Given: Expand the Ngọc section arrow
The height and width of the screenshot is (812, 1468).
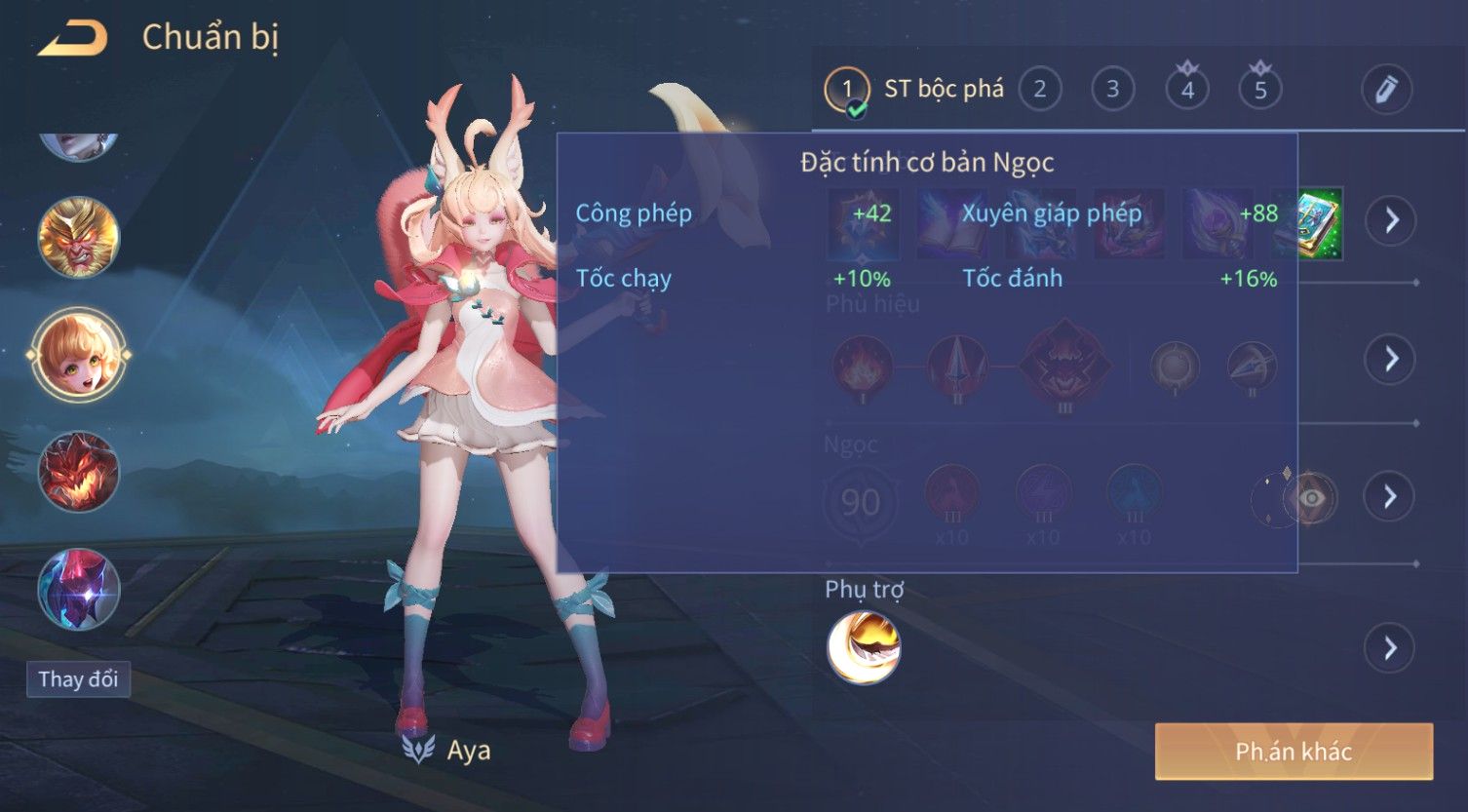Looking at the screenshot, I should click(x=1391, y=496).
